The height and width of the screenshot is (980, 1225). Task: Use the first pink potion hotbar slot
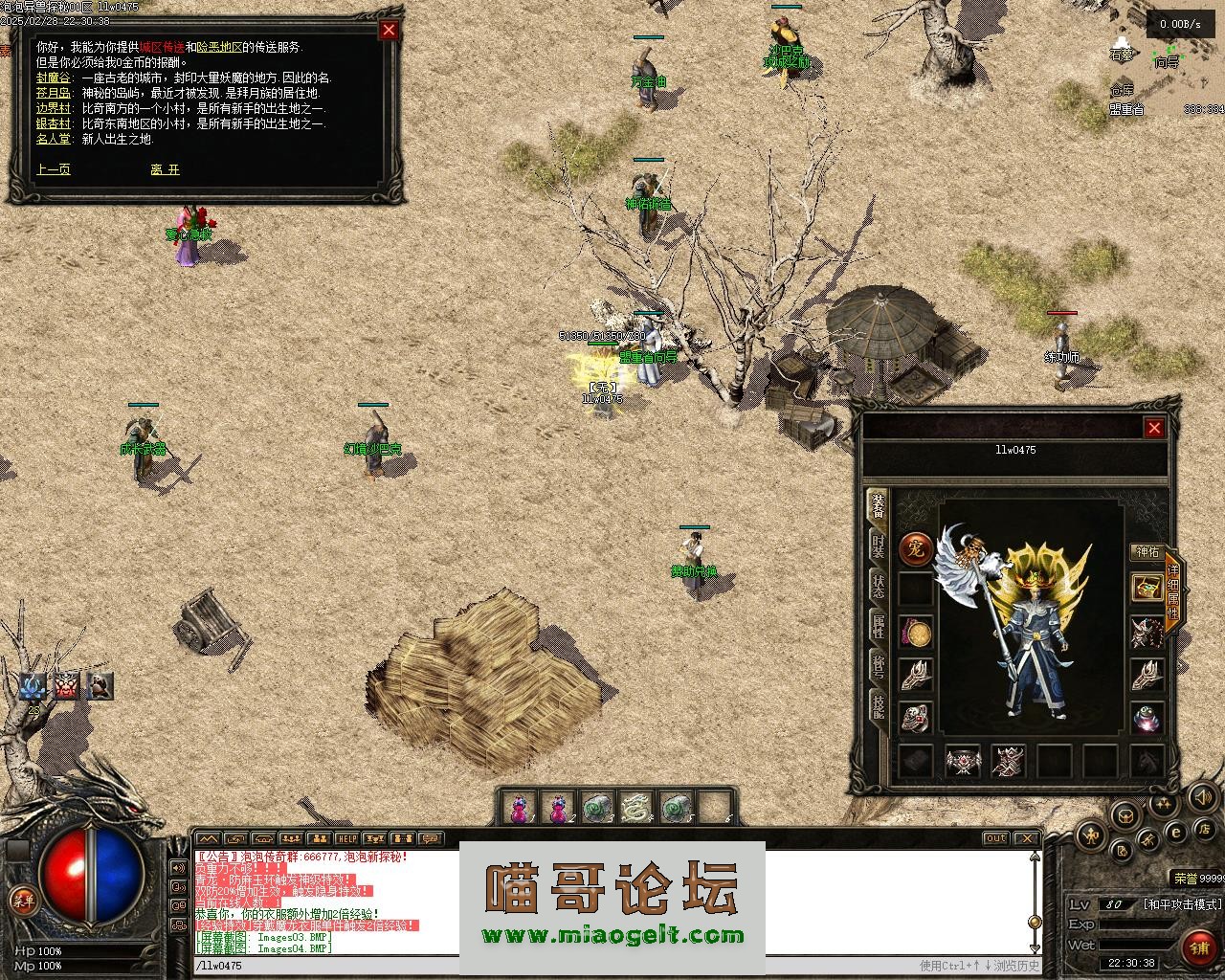click(518, 809)
